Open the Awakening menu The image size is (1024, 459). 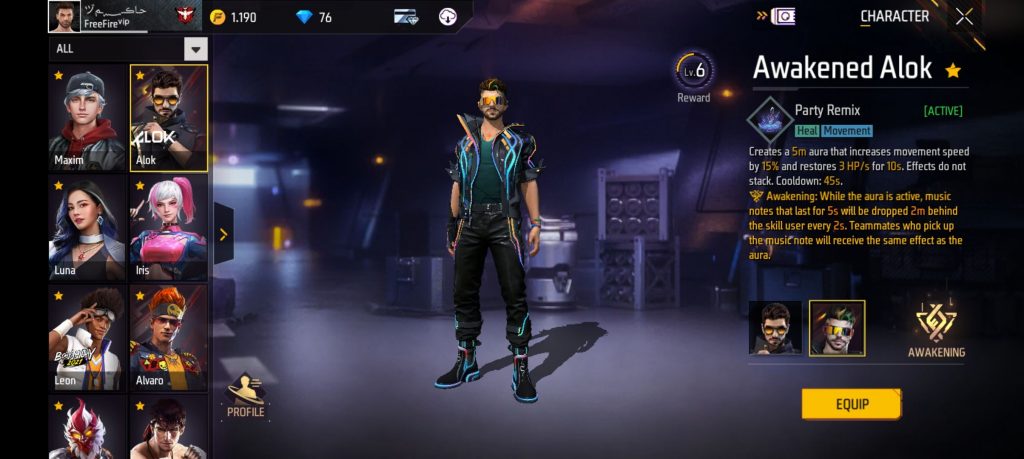point(936,329)
